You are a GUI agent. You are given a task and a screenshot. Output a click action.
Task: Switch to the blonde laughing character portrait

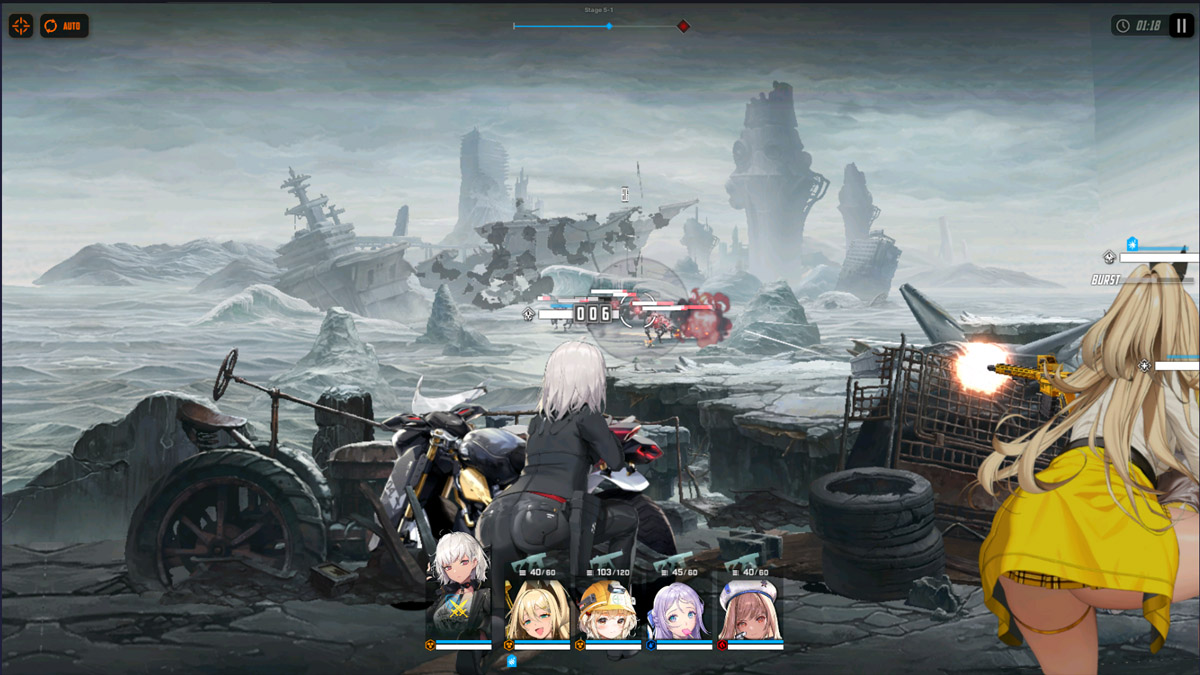tap(537, 610)
